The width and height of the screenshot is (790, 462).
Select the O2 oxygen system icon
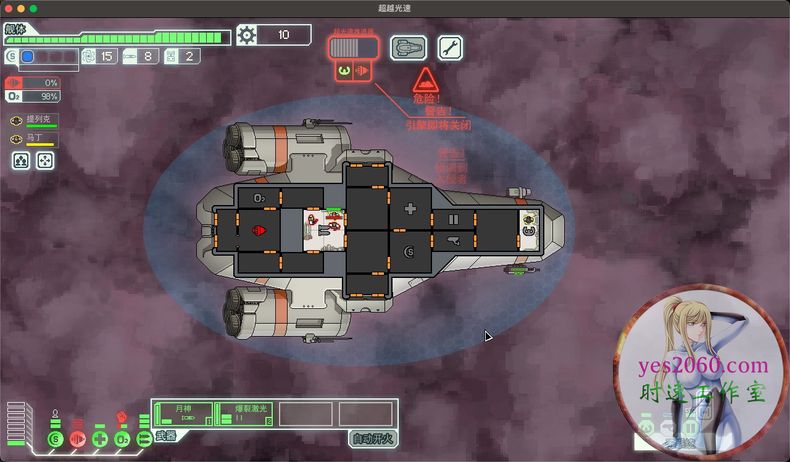coord(122,439)
